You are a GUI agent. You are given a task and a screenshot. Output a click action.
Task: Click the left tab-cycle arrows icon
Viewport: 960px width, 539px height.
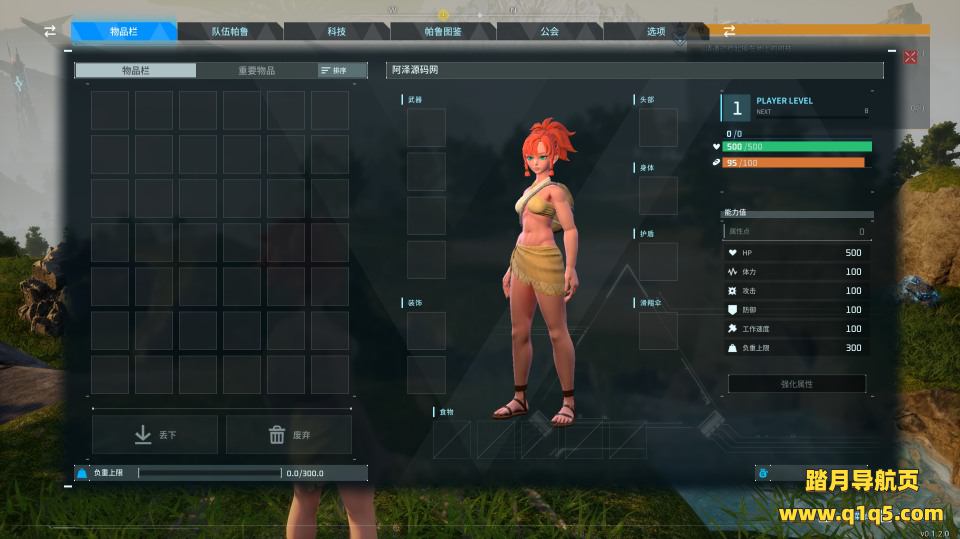pos(50,32)
